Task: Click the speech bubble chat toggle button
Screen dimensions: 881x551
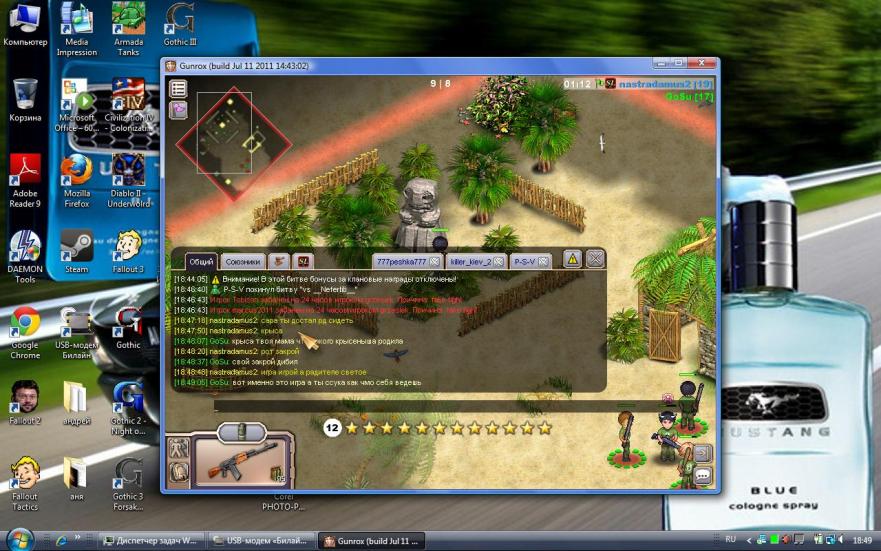Action: pyautogui.click(x=702, y=476)
